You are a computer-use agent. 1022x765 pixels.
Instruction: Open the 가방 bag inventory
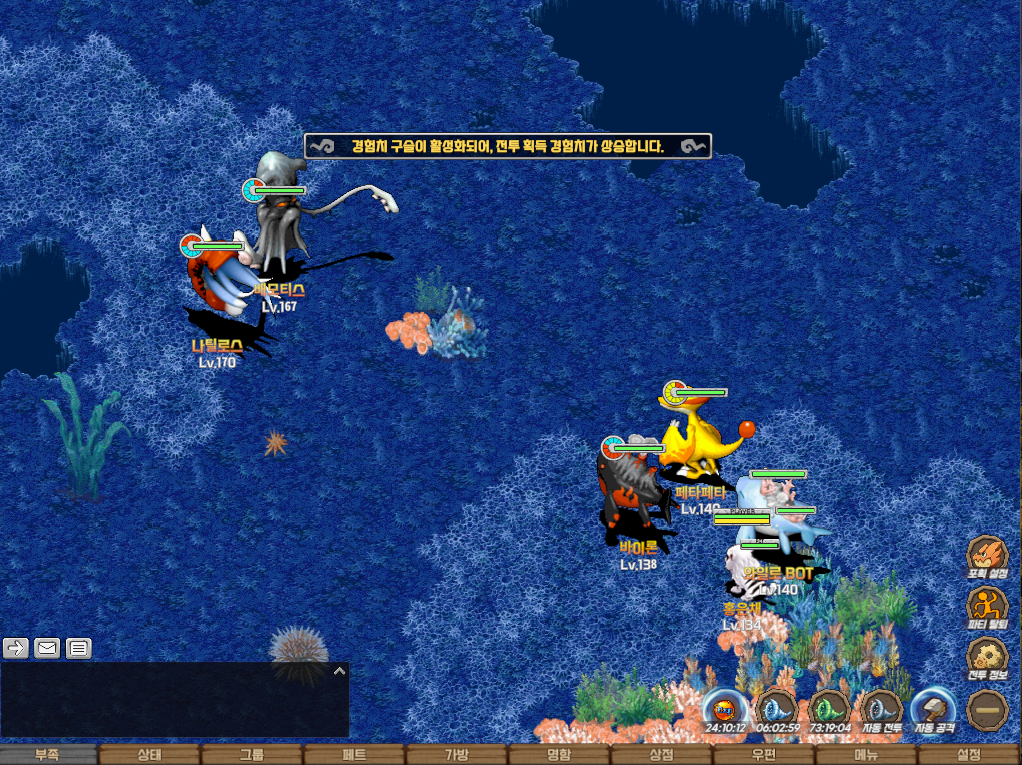pos(456,755)
